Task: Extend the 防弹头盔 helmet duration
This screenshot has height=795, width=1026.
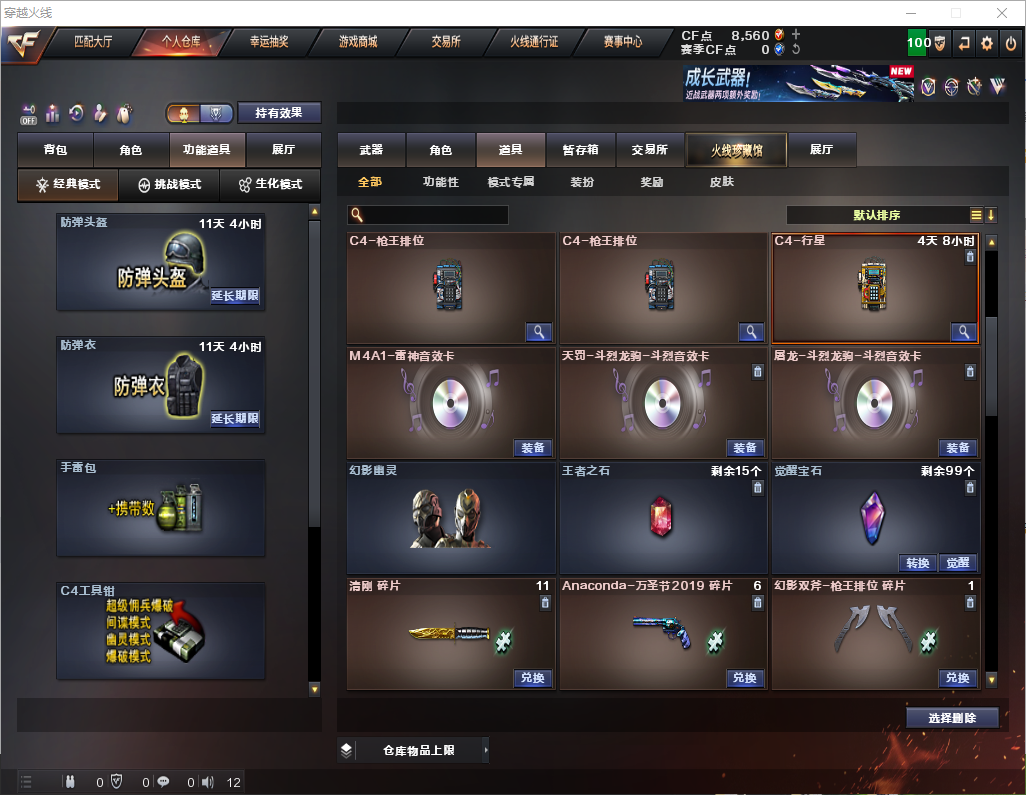Action: pyautogui.click(x=235, y=296)
